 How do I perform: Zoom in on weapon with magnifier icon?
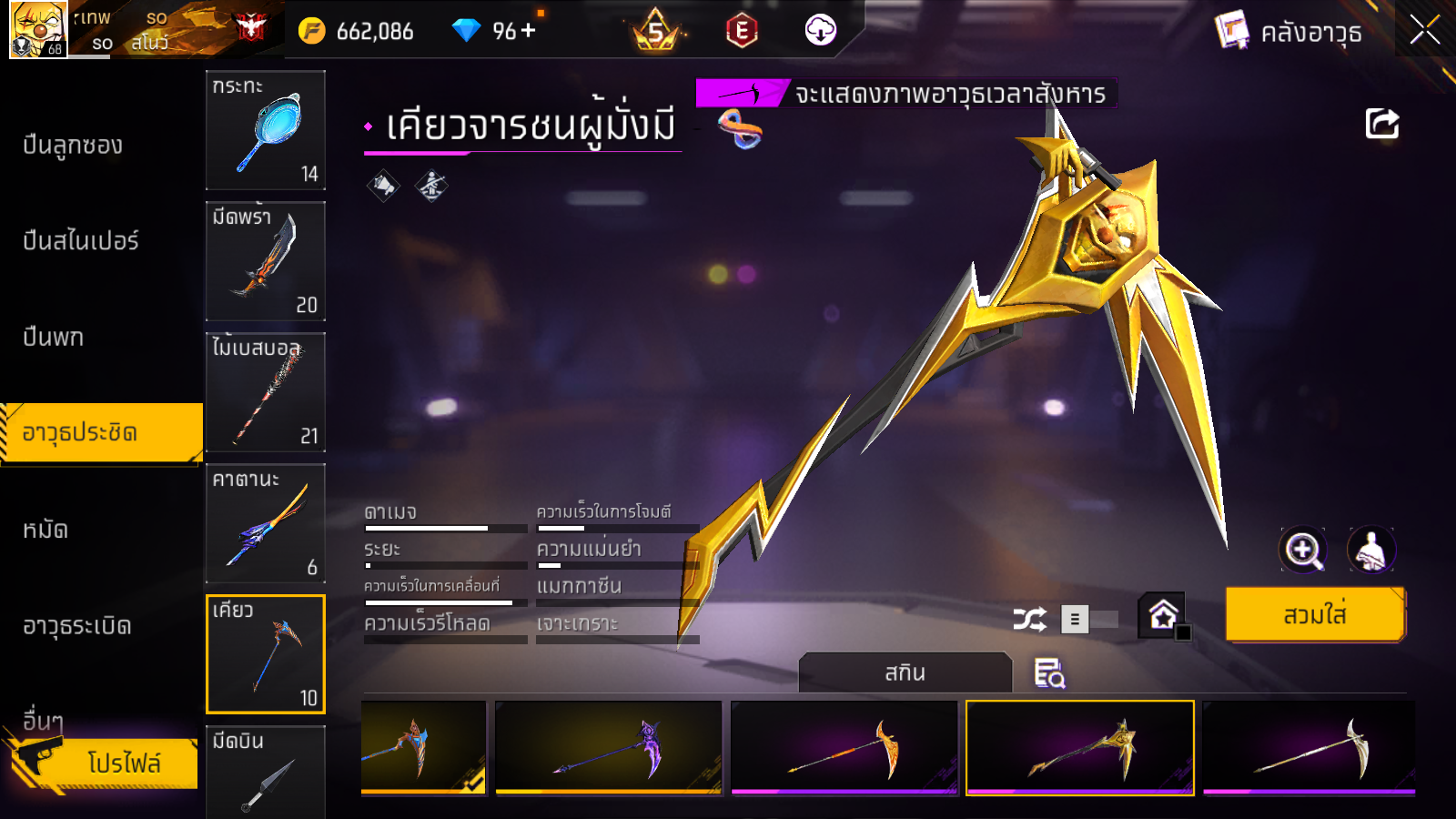point(1302,550)
